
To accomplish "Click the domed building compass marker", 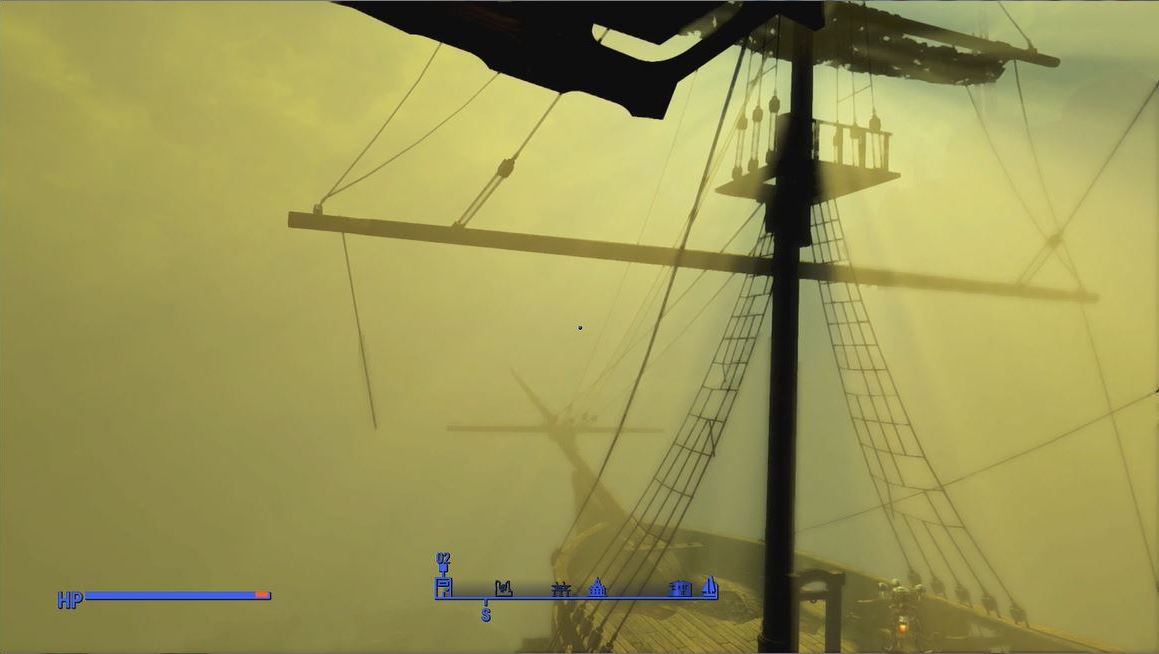I will 598,587.
